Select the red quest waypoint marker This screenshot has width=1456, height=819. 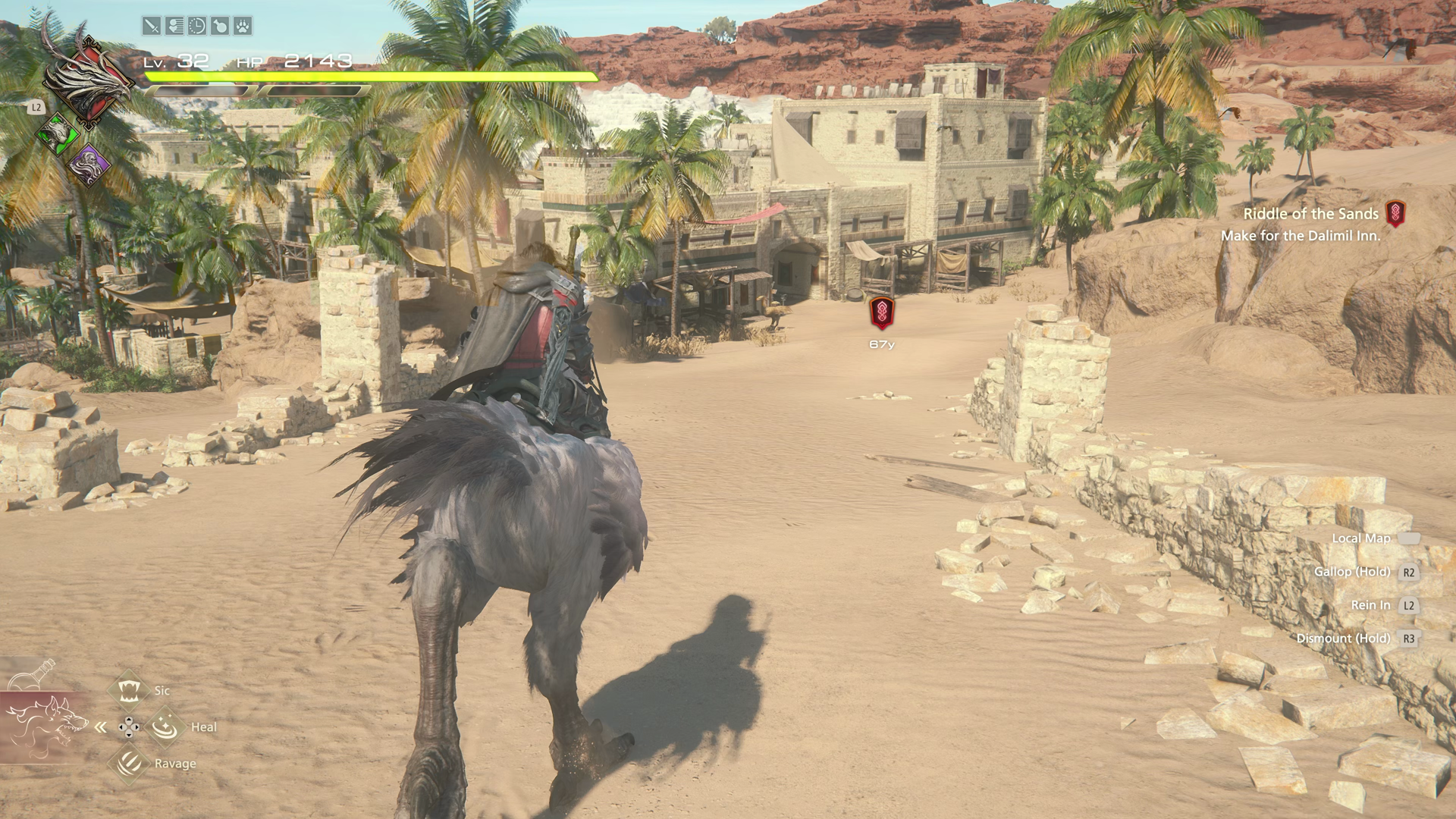(x=882, y=312)
